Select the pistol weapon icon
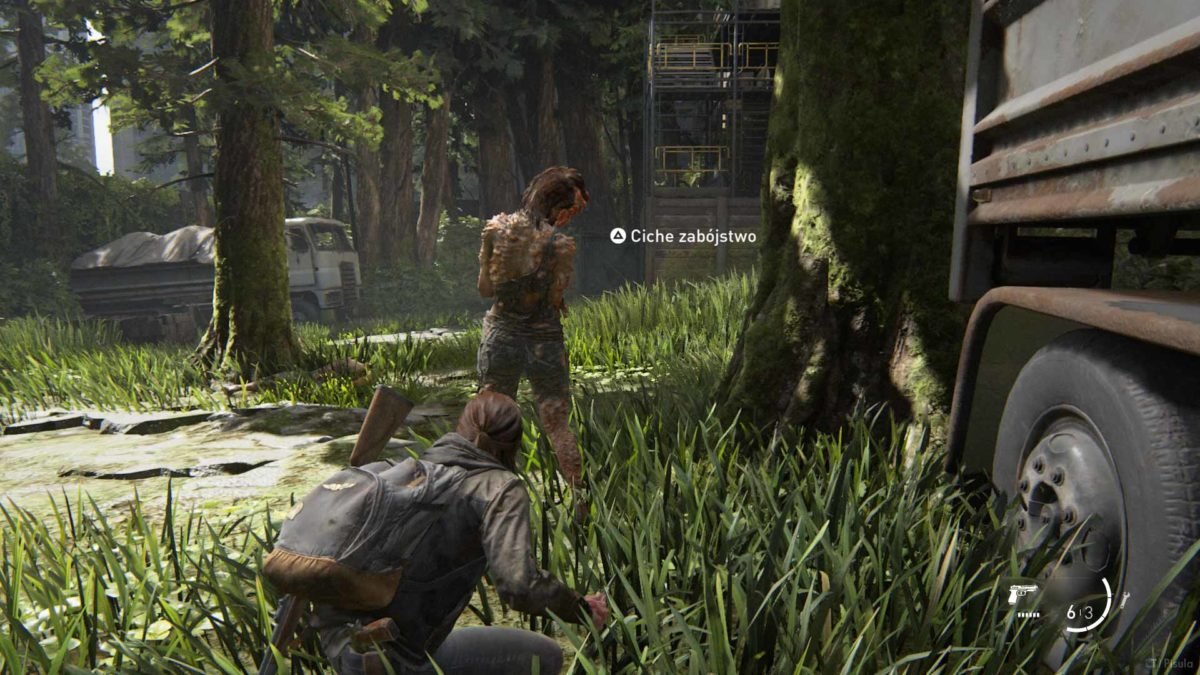The height and width of the screenshot is (675, 1200). coord(1024,594)
